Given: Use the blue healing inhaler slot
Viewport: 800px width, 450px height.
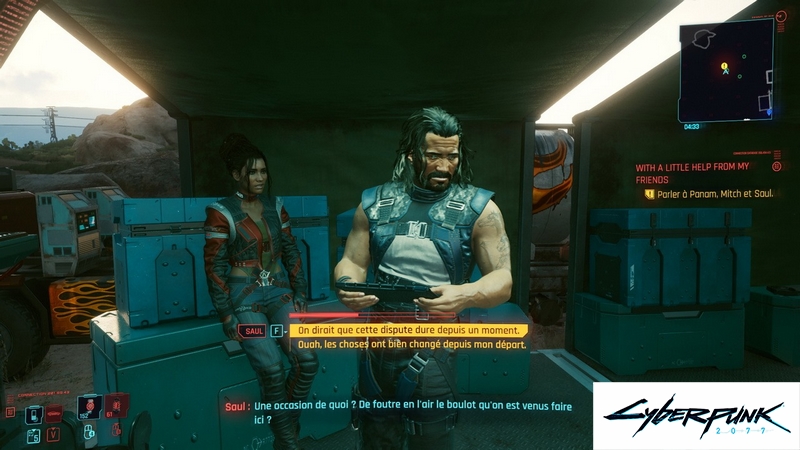Looking at the screenshot, I should pos(88,409).
